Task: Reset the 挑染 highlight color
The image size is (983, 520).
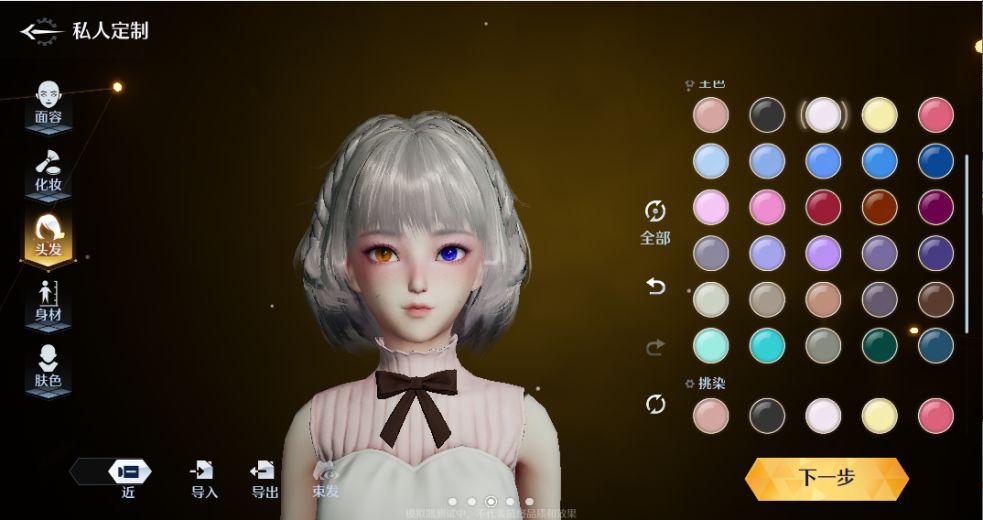Action: [x=656, y=404]
